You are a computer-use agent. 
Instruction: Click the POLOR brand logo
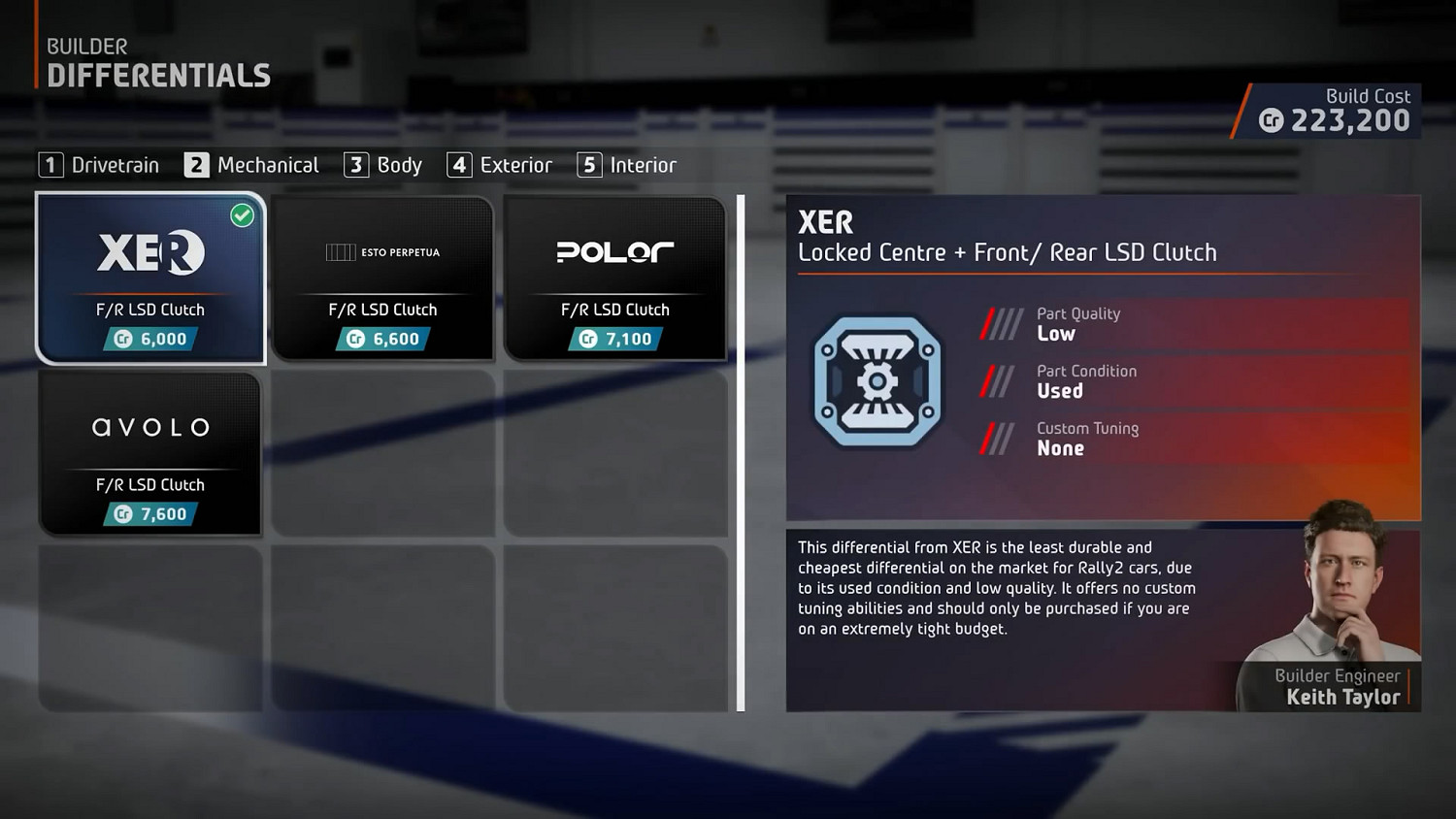click(614, 252)
